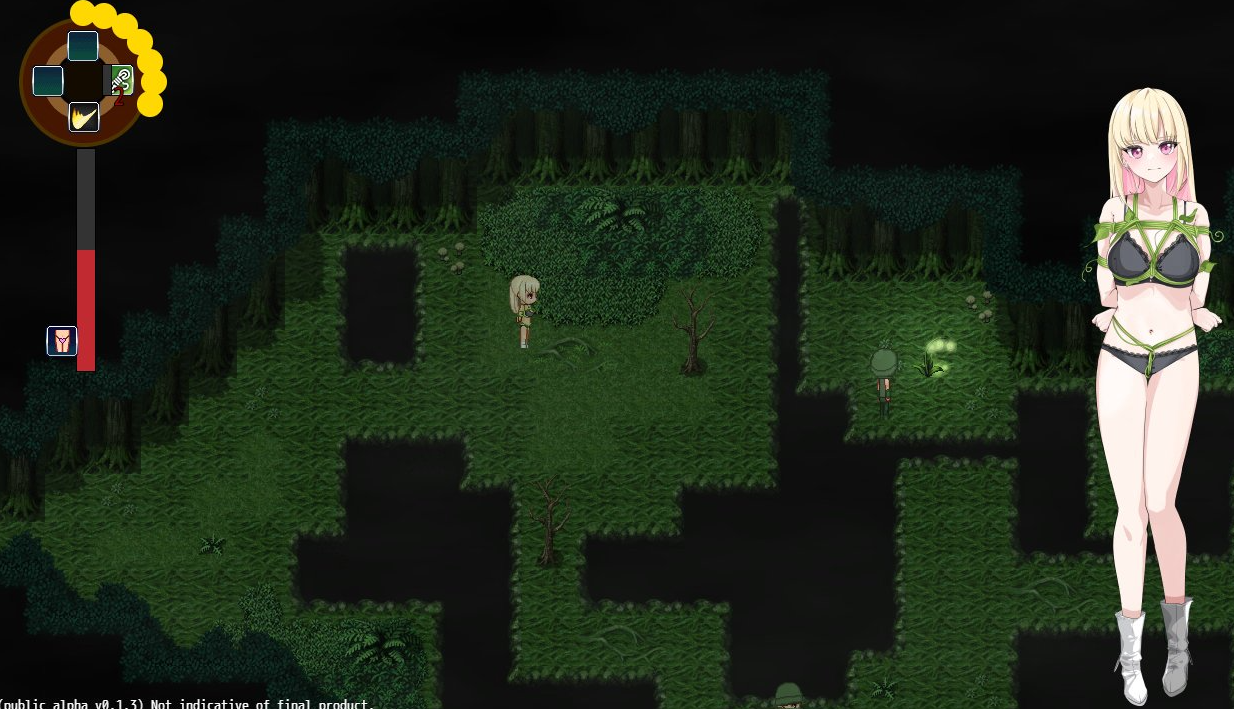Image resolution: width=1234 pixels, height=709 pixels.
Task: Select the rope item slot
Action: (x=122, y=80)
